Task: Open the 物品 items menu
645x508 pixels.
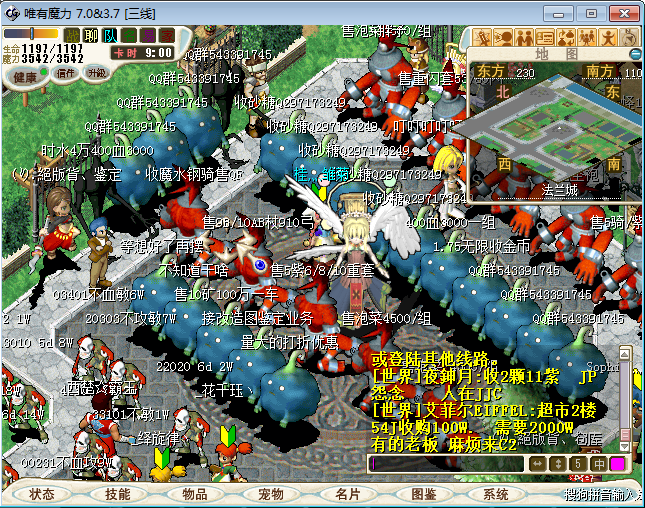Action: click(x=194, y=494)
